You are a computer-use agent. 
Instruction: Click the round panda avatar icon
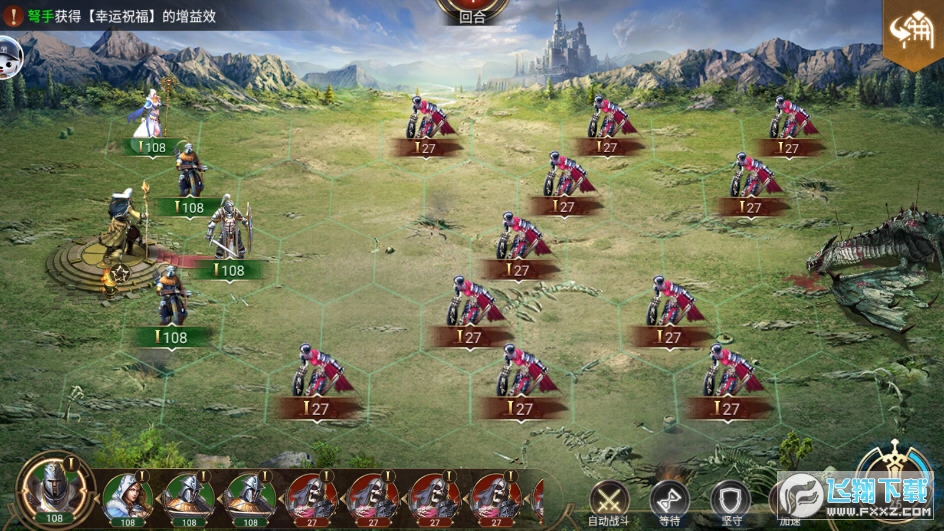pyautogui.click(x=9, y=49)
